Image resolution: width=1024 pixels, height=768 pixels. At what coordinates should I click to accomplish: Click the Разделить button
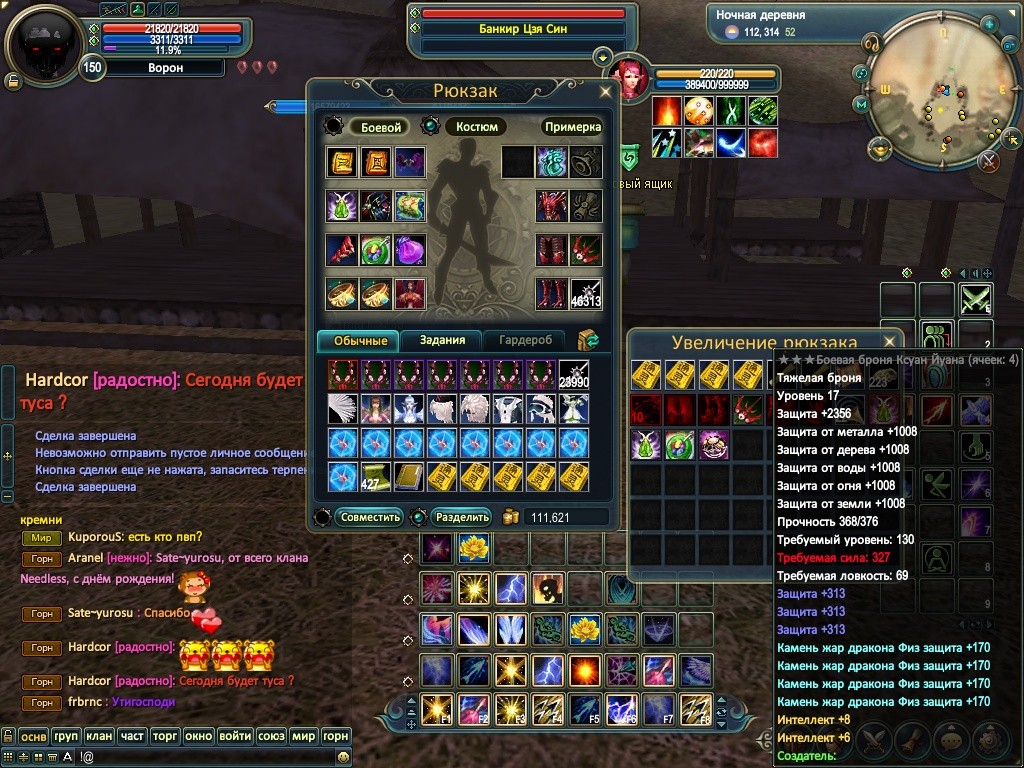(x=462, y=517)
